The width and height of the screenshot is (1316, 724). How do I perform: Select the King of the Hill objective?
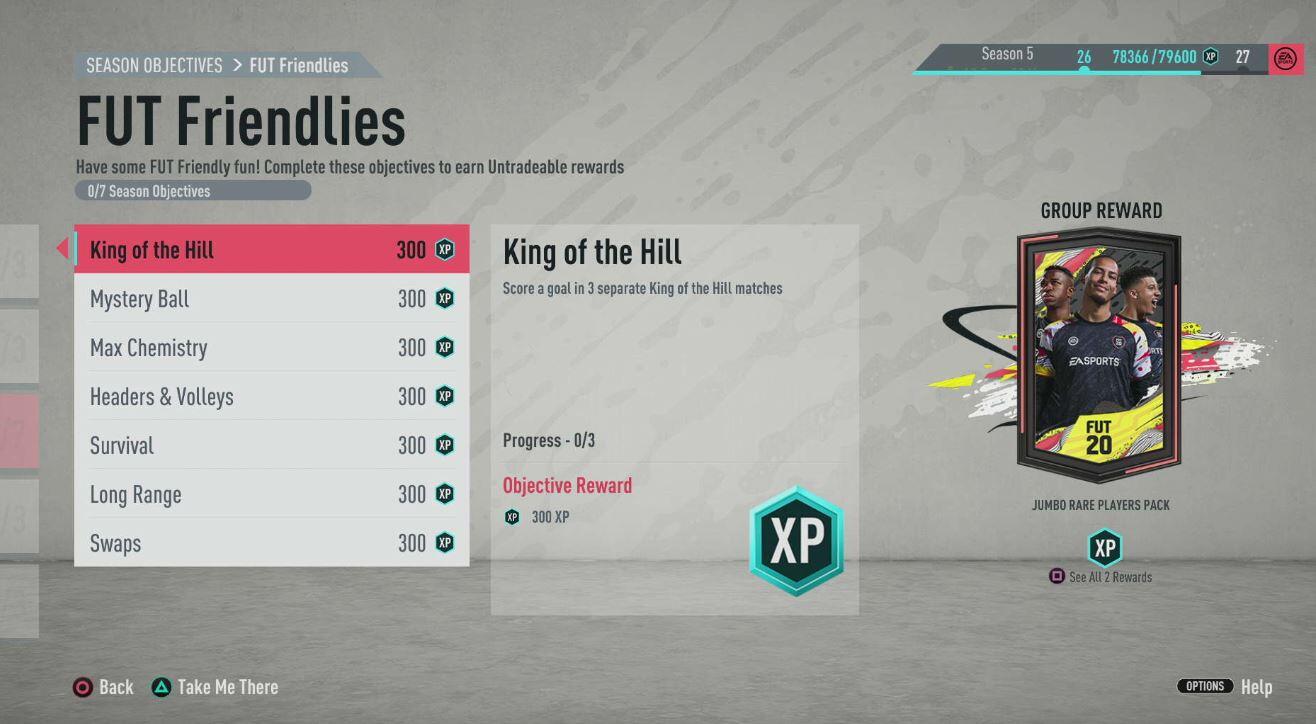pyautogui.click(x=271, y=250)
